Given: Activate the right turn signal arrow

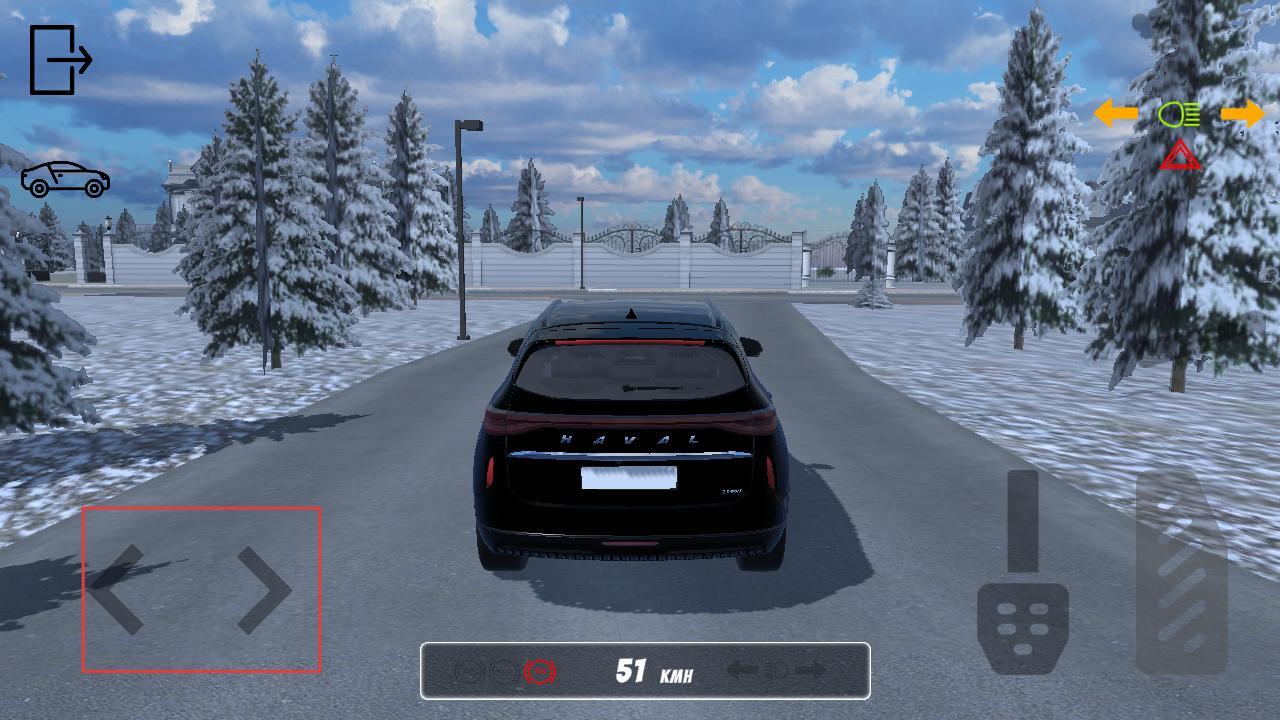Looking at the screenshot, I should pyautogui.click(x=1243, y=114).
